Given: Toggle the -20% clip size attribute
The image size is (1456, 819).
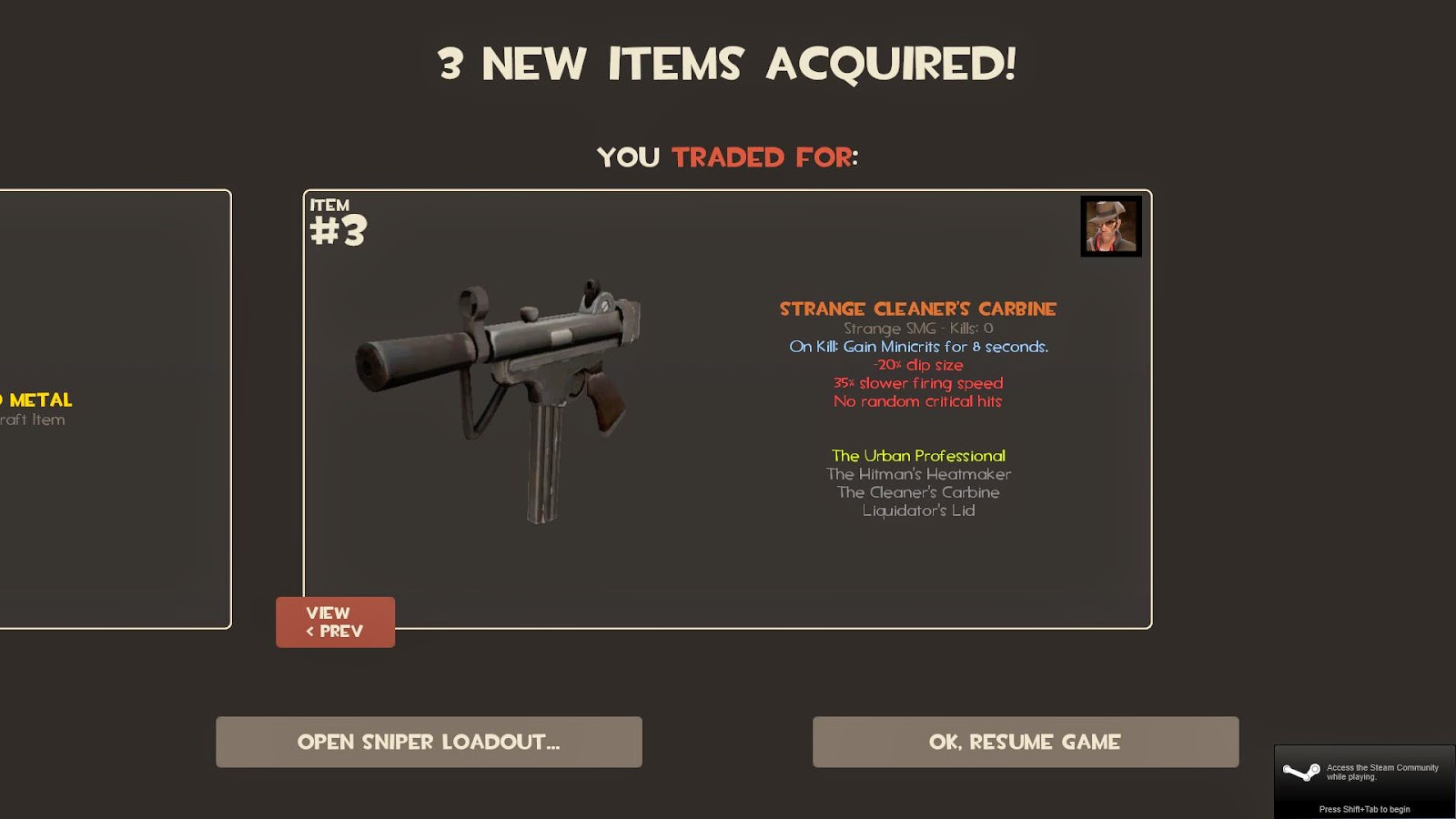Looking at the screenshot, I should (x=918, y=365).
